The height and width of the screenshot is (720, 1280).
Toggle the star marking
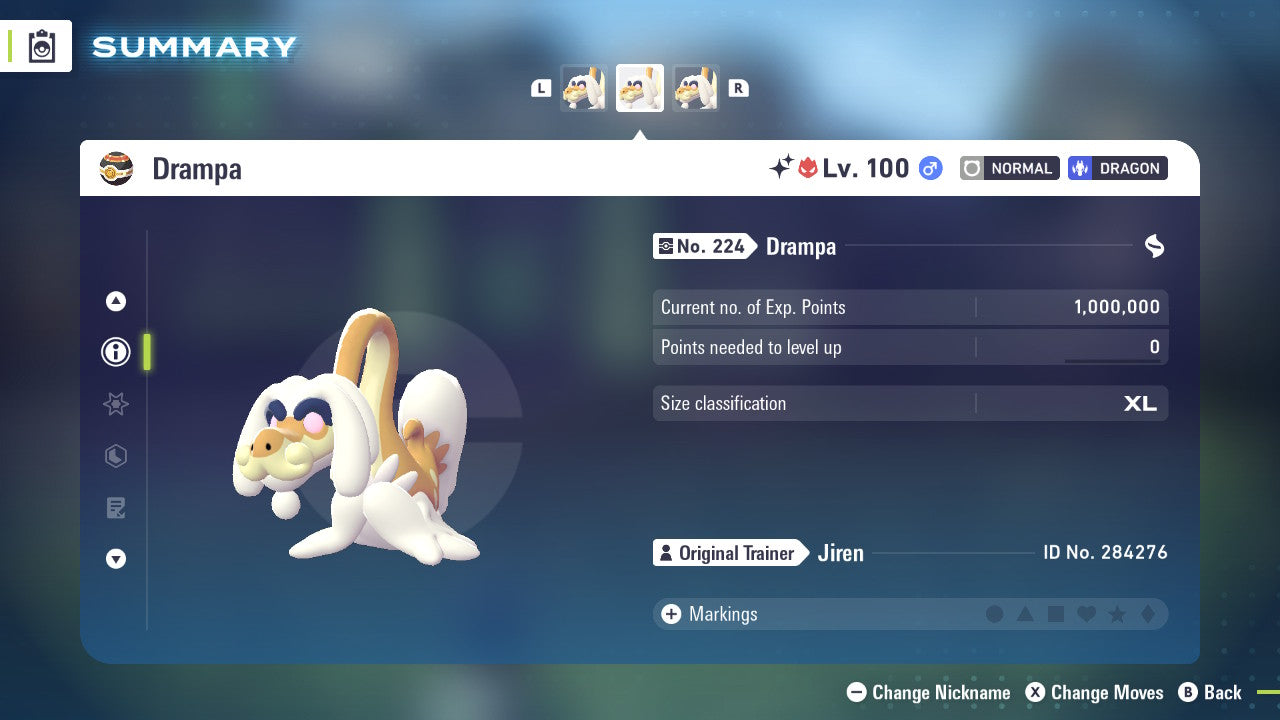coord(1119,614)
